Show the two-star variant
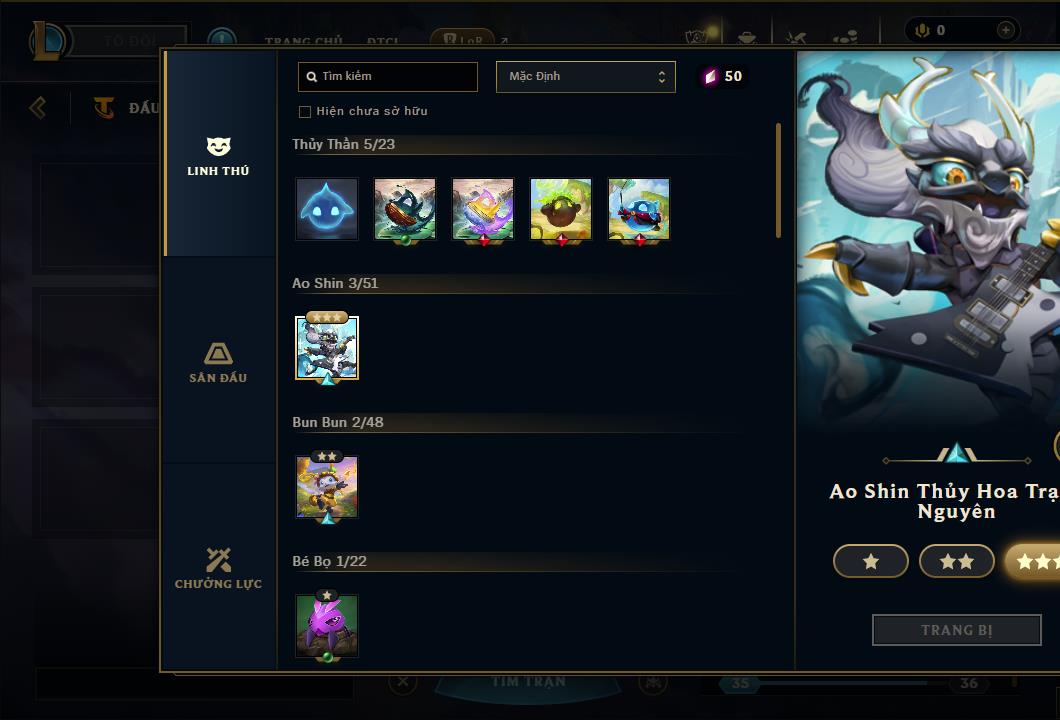1060x720 pixels. click(x=956, y=561)
